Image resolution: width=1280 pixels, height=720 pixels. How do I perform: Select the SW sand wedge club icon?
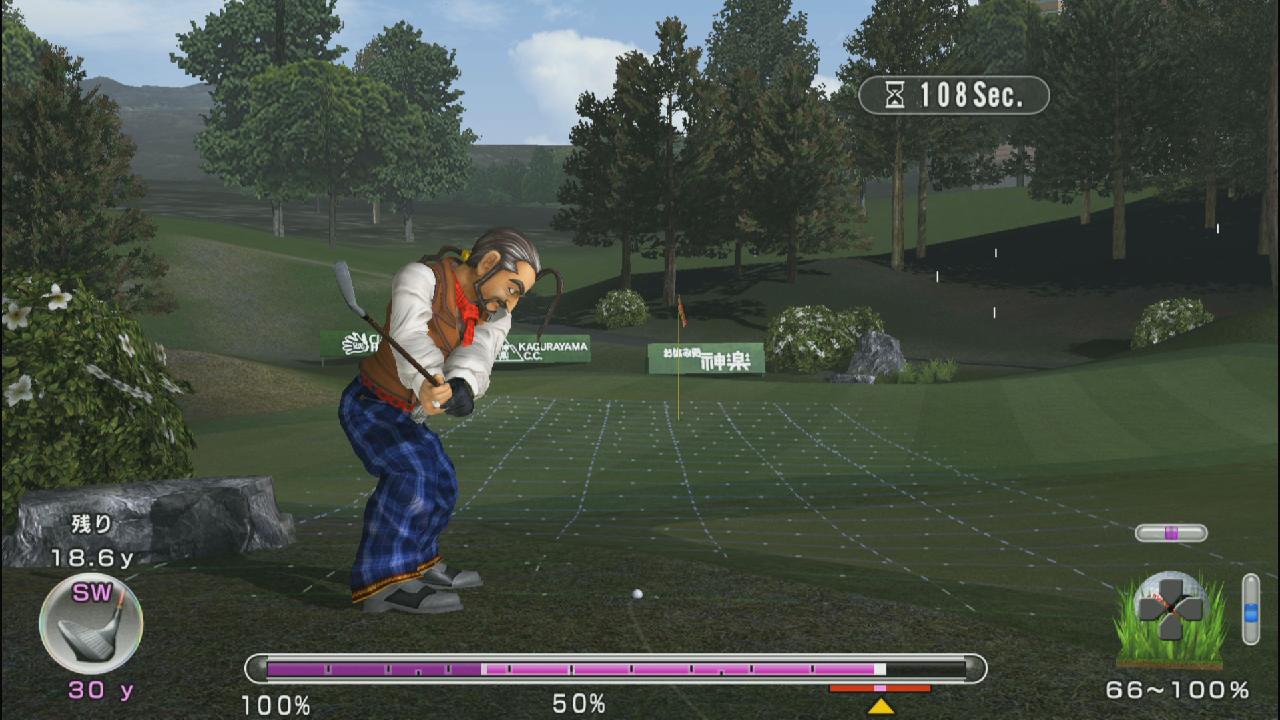point(91,624)
